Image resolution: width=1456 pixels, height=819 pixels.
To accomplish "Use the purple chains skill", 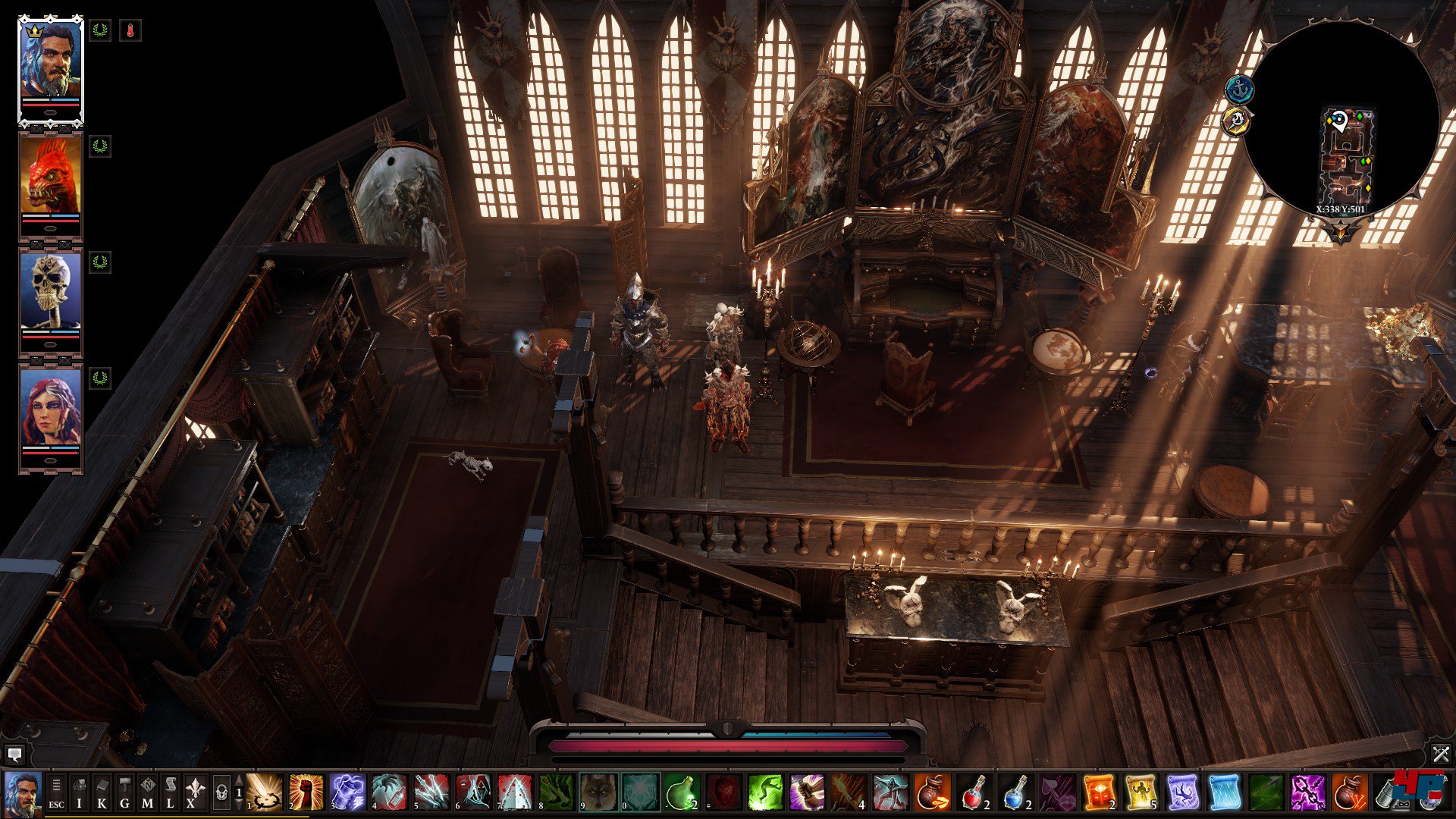I will point(1308,792).
